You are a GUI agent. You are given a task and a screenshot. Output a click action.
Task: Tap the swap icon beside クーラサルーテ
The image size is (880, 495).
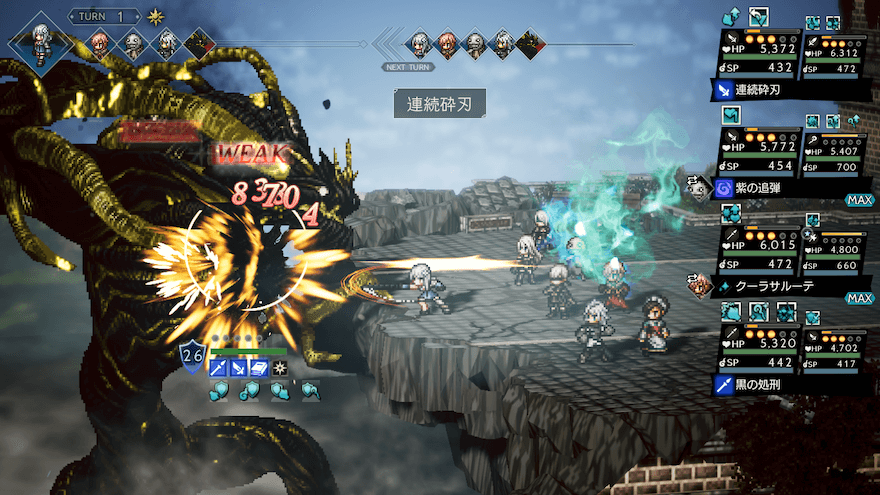coord(698,285)
